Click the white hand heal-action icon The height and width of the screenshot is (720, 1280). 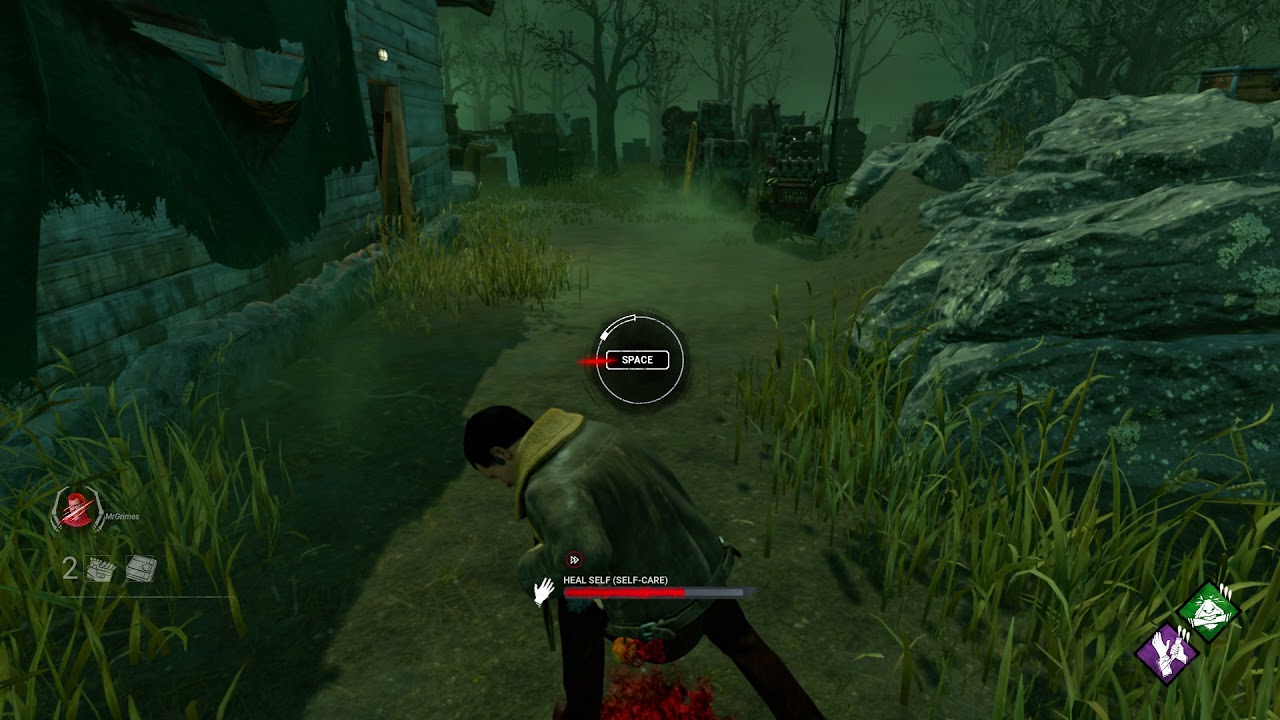543,592
